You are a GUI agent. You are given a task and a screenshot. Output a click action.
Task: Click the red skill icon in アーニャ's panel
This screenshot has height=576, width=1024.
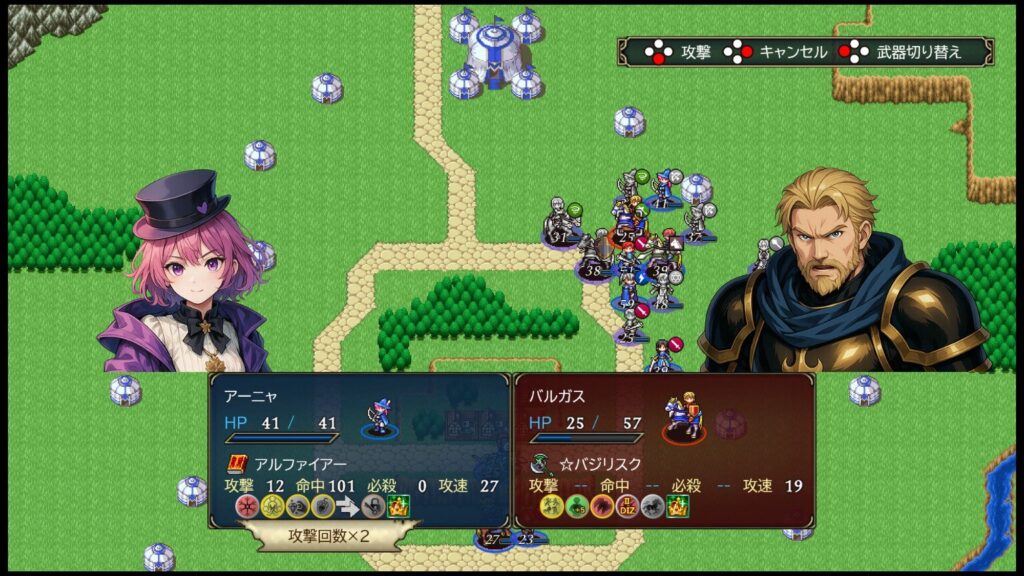246,506
